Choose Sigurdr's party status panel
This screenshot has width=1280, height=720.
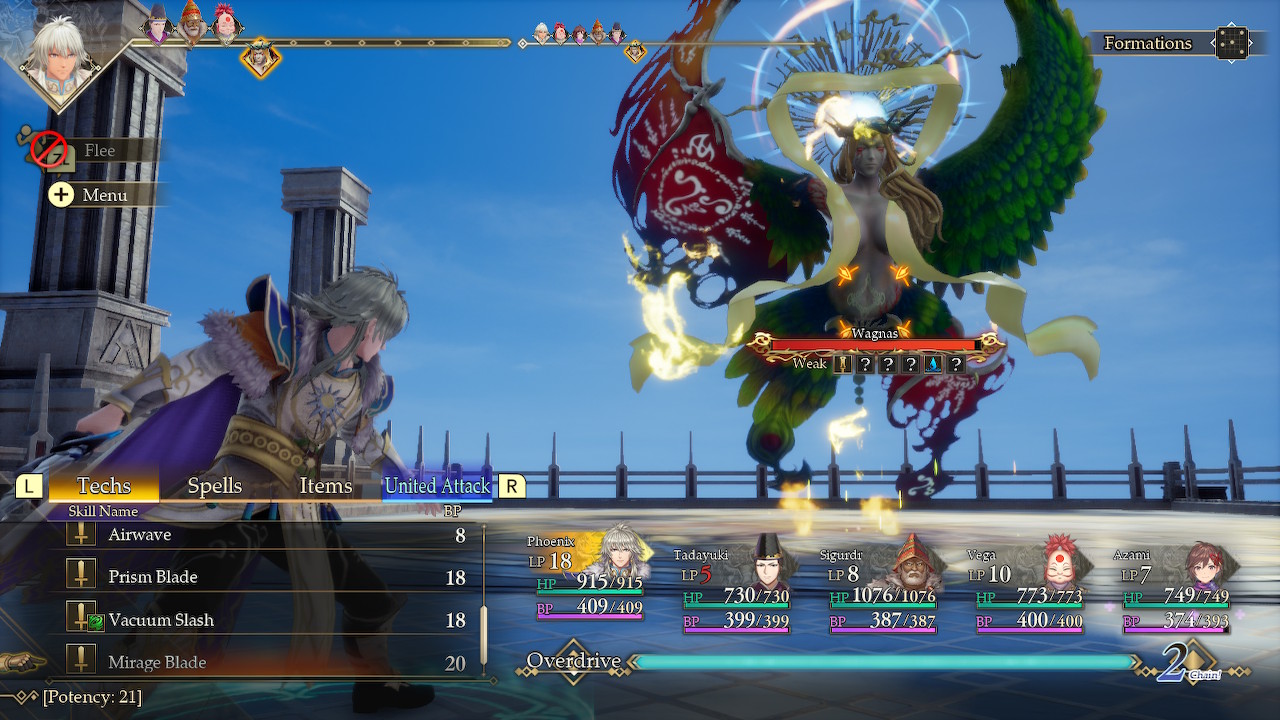tap(882, 588)
